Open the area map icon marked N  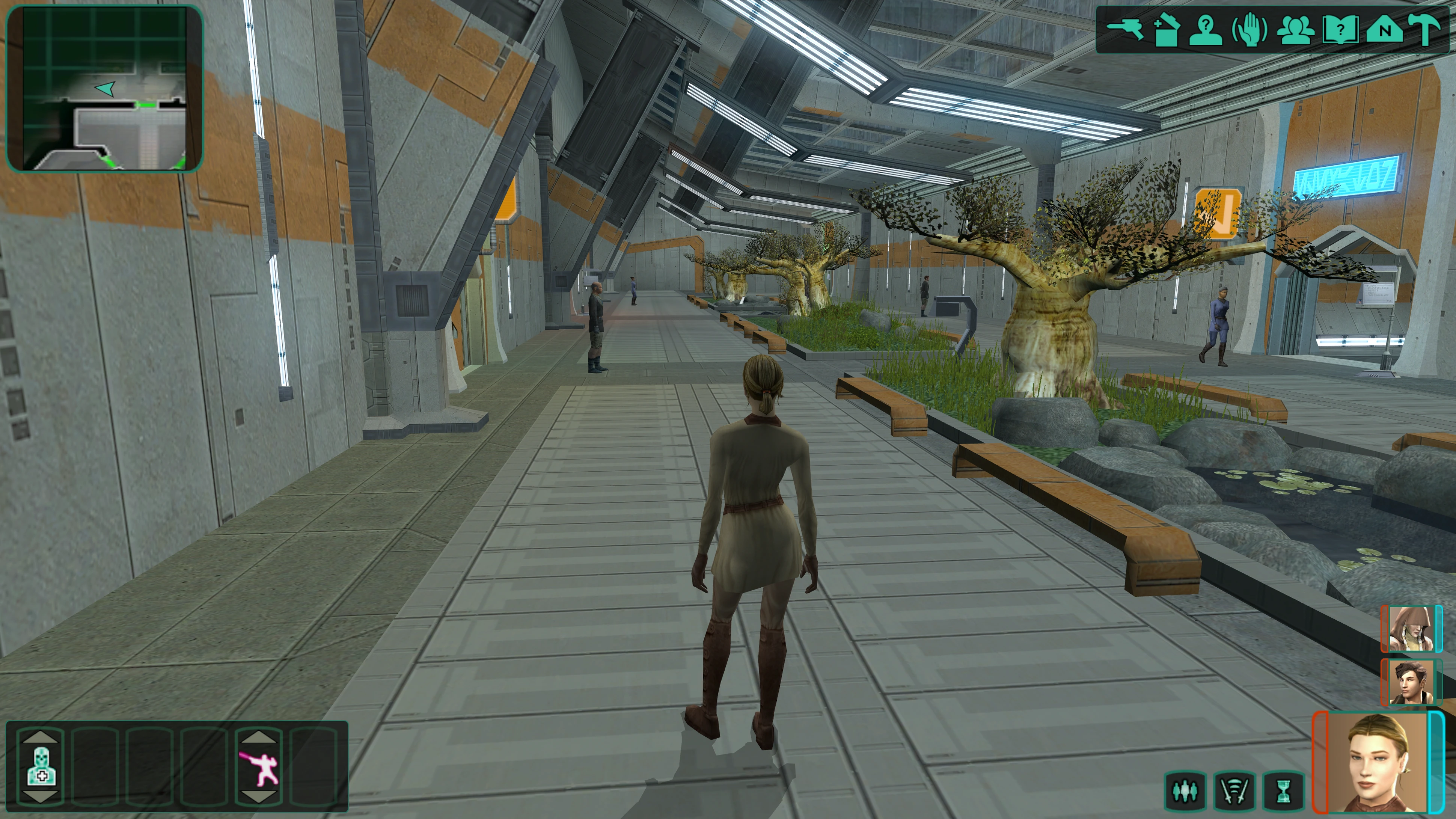(x=1384, y=30)
